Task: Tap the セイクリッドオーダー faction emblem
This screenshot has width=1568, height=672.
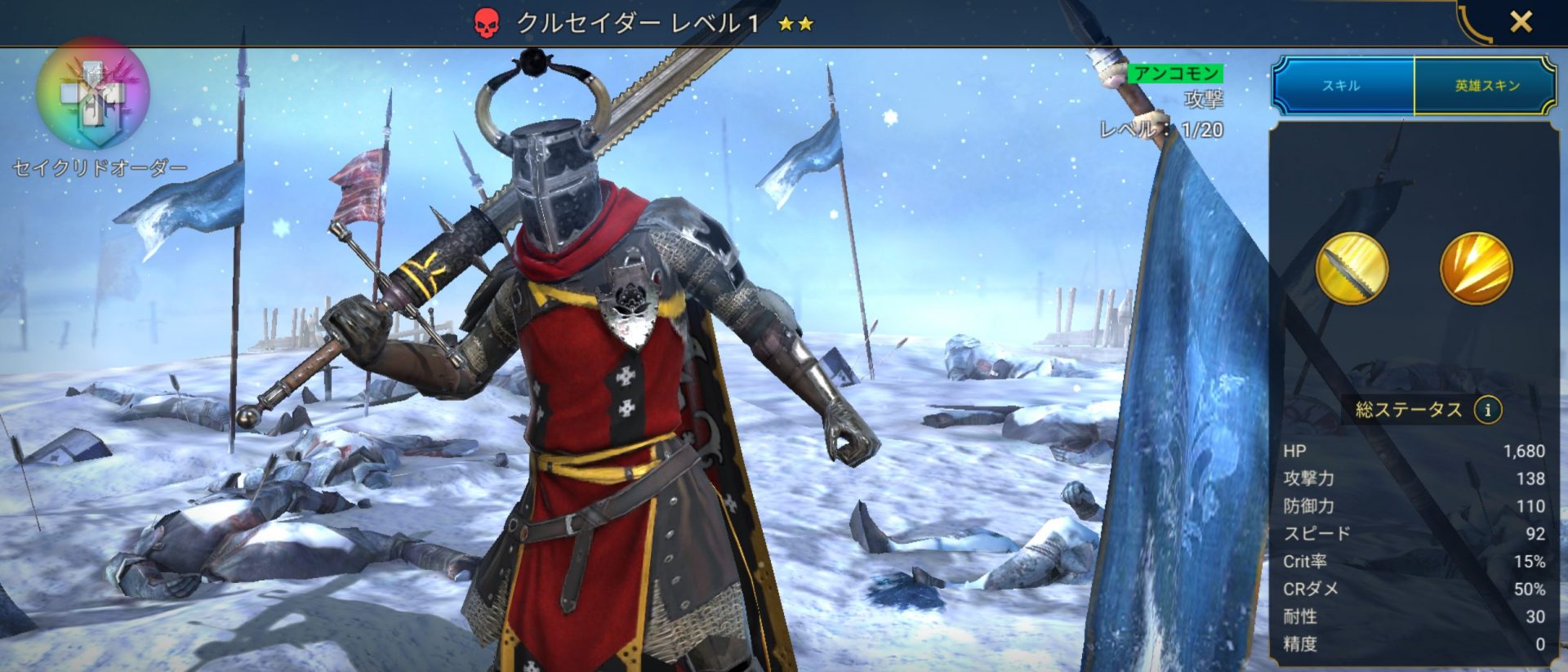Action: (x=93, y=94)
